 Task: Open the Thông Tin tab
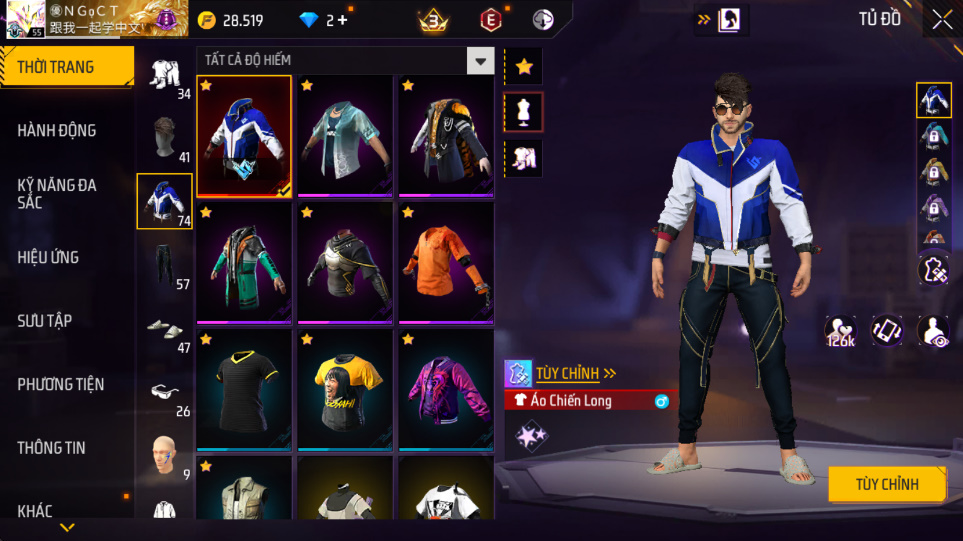point(51,447)
